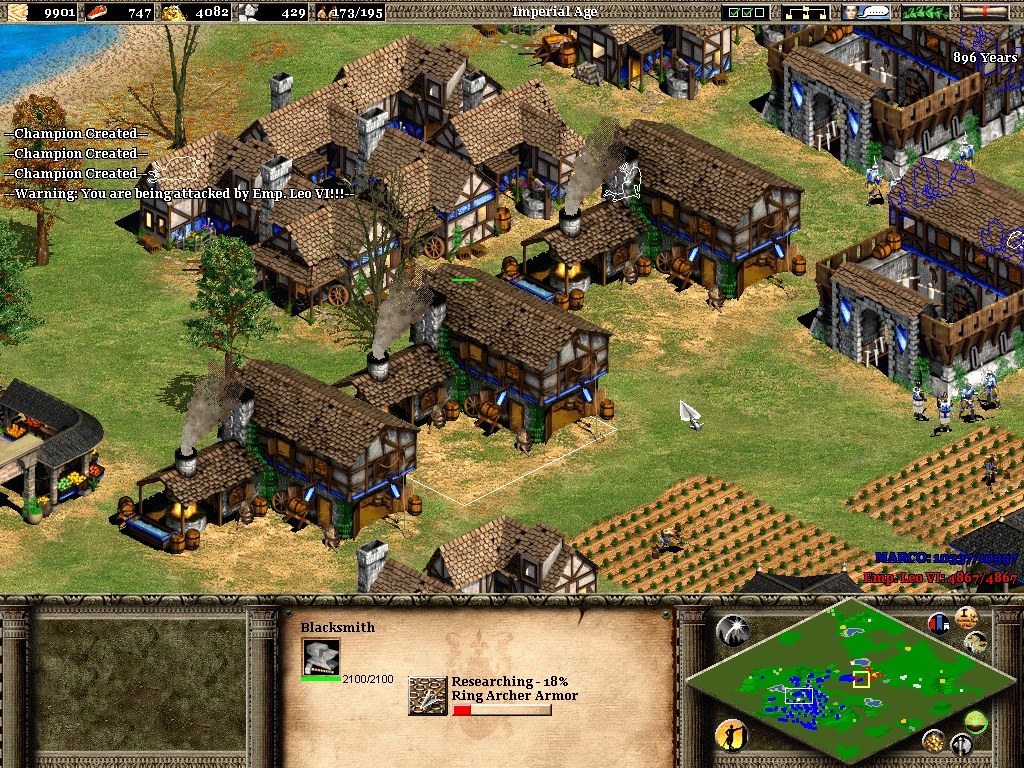Activate the flare signal button
The width and height of the screenshot is (1024, 768).
pyautogui.click(x=732, y=629)
